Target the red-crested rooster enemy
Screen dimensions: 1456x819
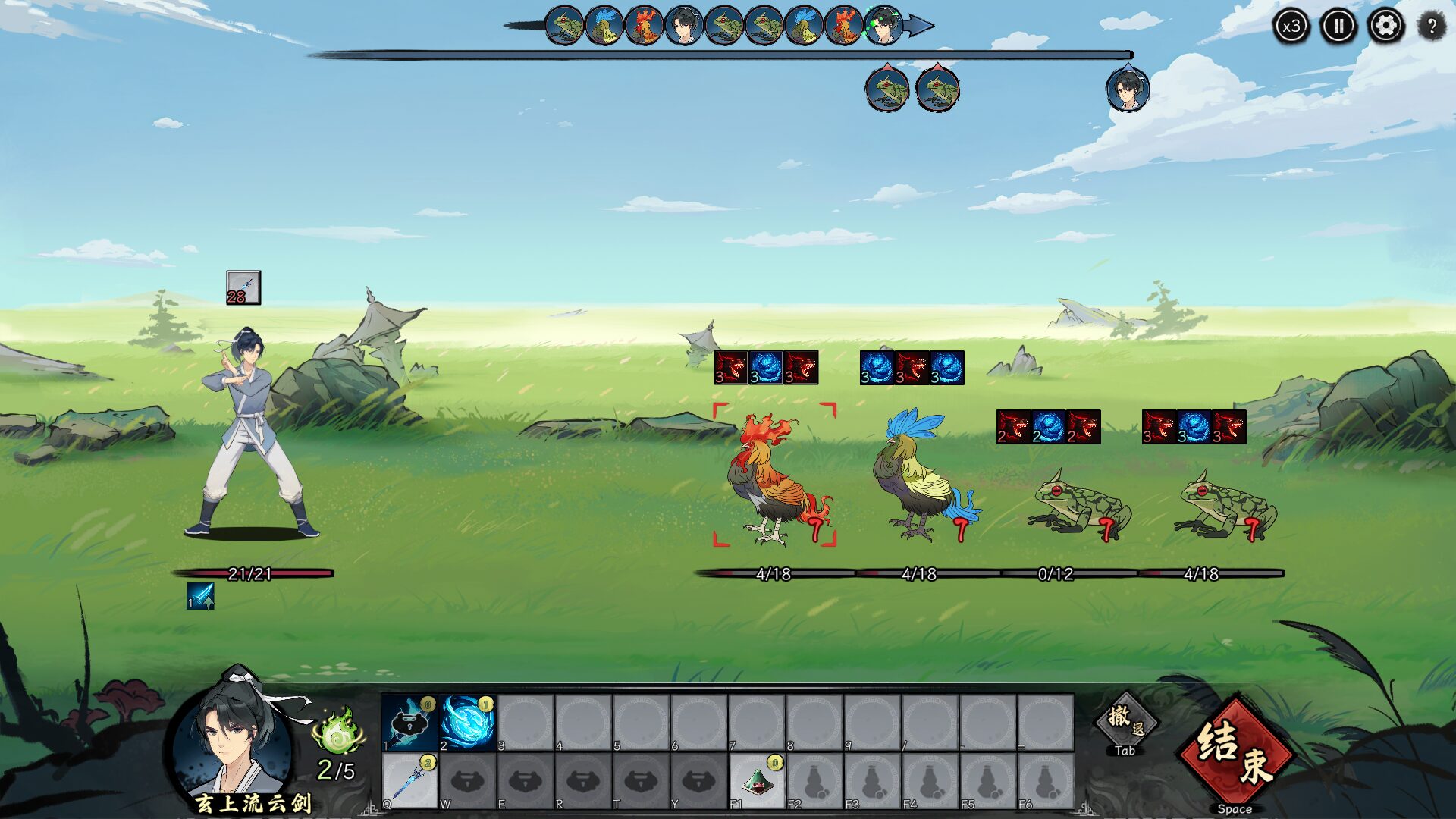[x=775, y=478]
